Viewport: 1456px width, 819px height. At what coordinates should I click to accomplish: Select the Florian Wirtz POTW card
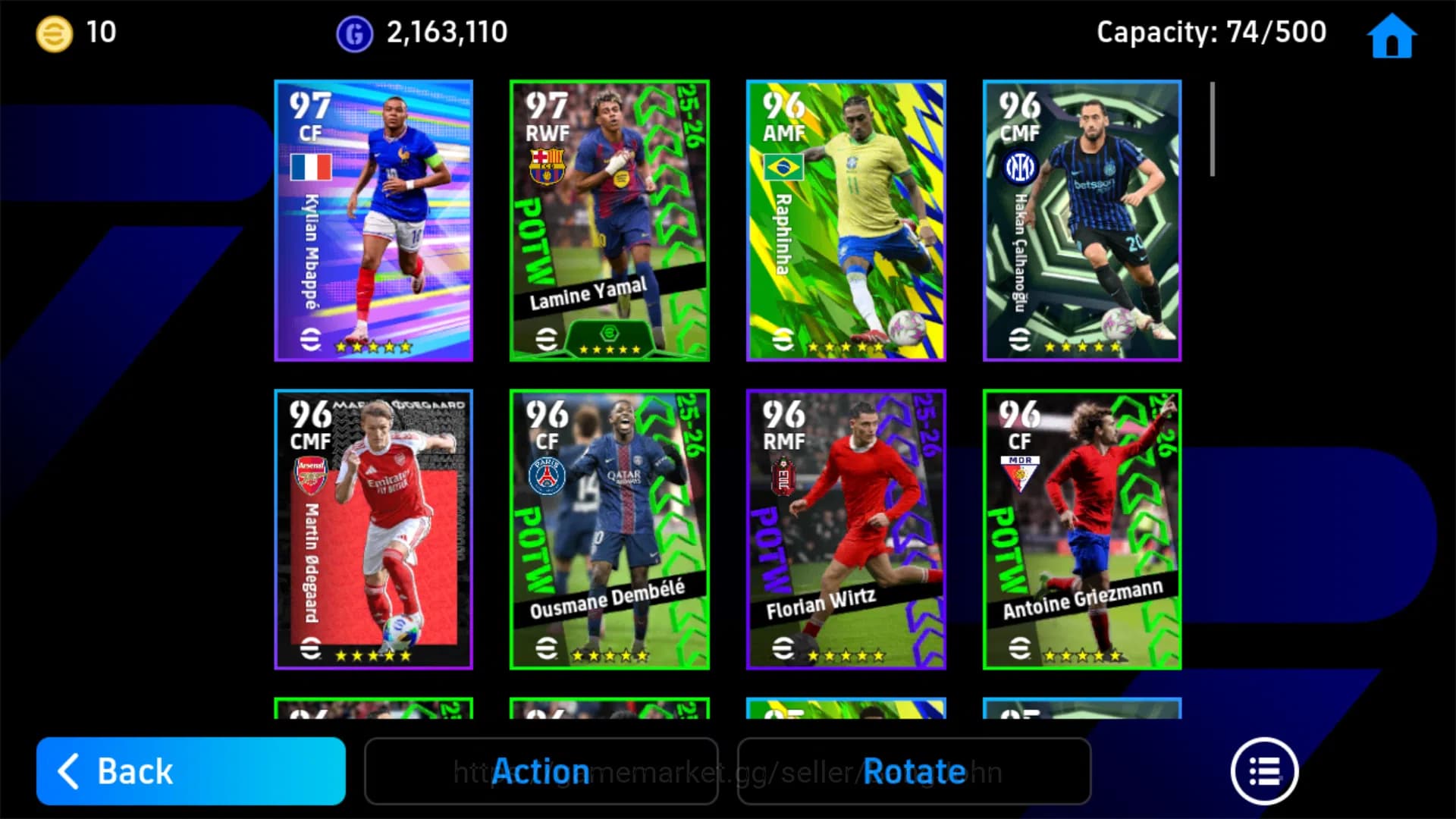(846, 529)
